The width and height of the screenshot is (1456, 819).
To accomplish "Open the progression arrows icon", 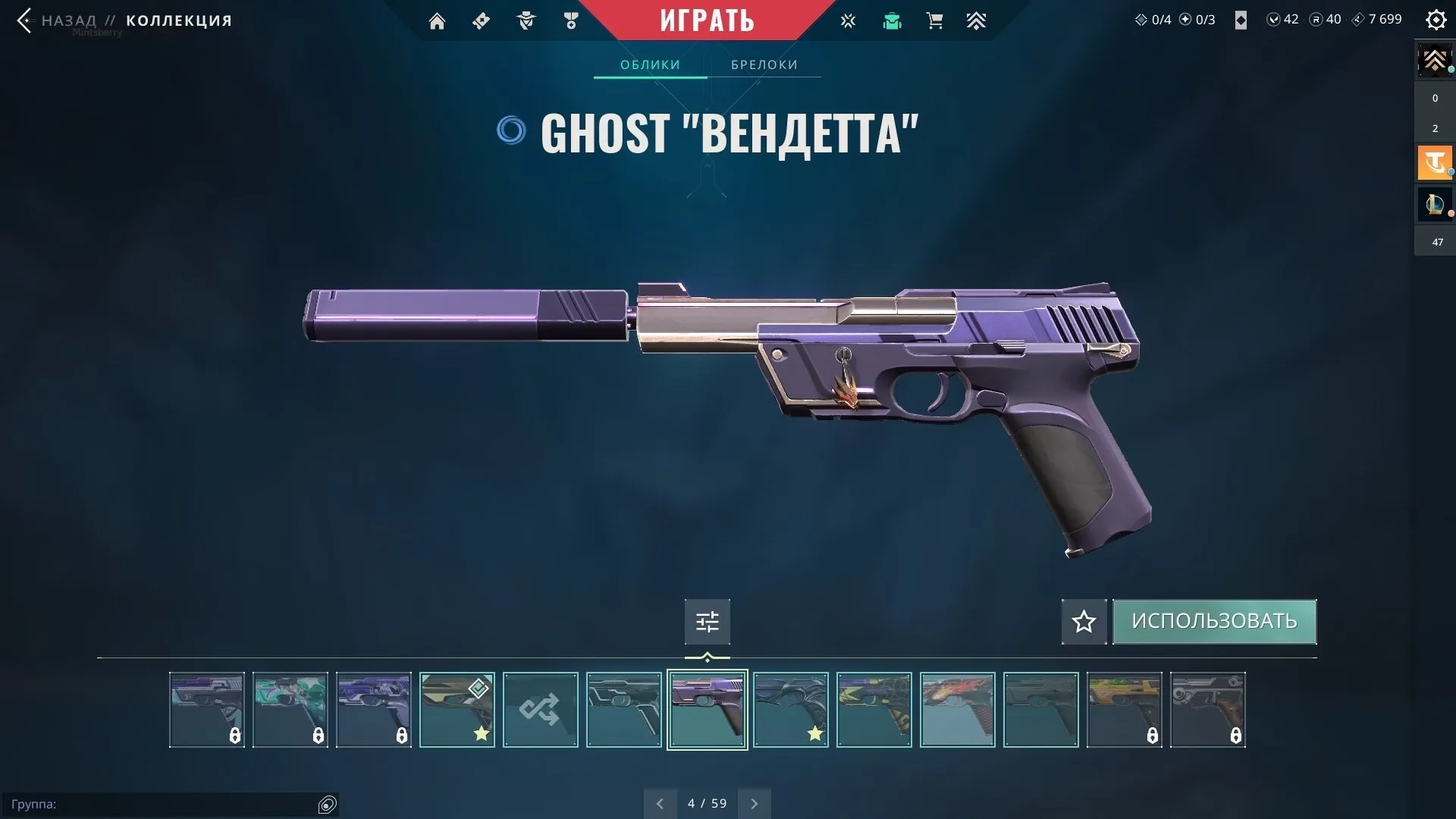I will click(x=977, y=20).
